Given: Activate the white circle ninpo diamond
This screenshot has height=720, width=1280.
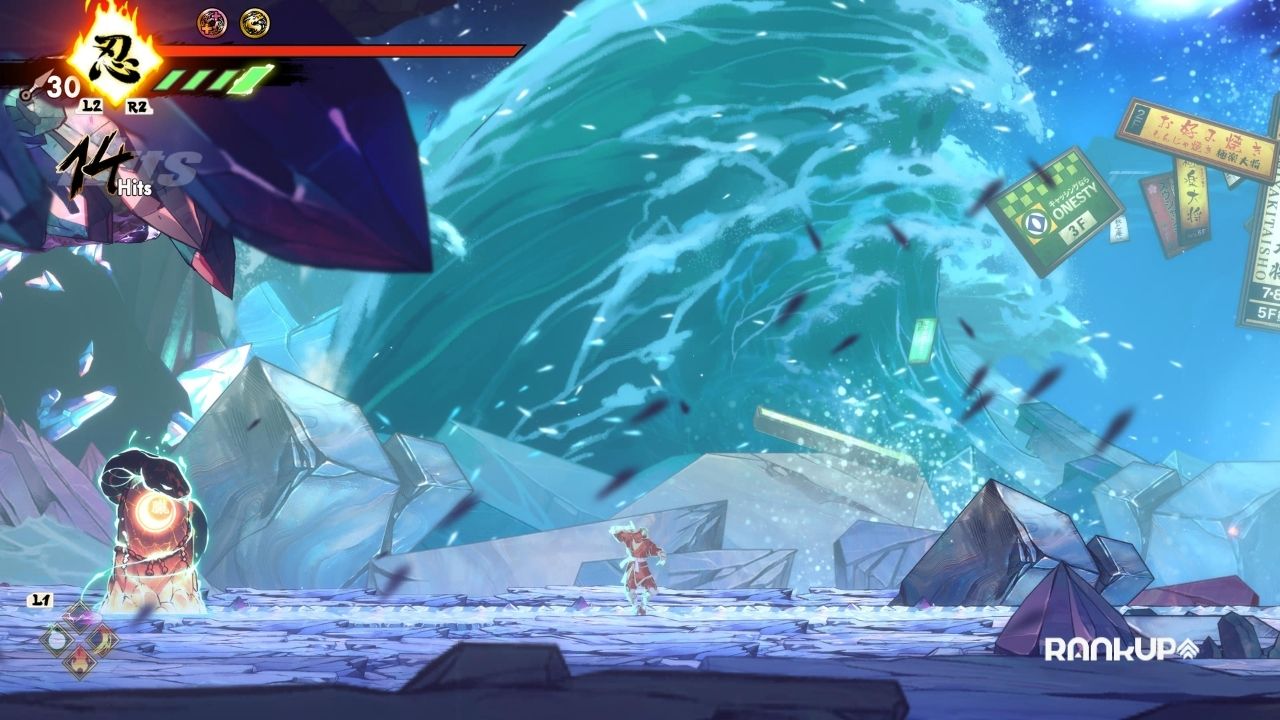Looking at the screenshot, I should pyautogui.click(x=57, y=639).
